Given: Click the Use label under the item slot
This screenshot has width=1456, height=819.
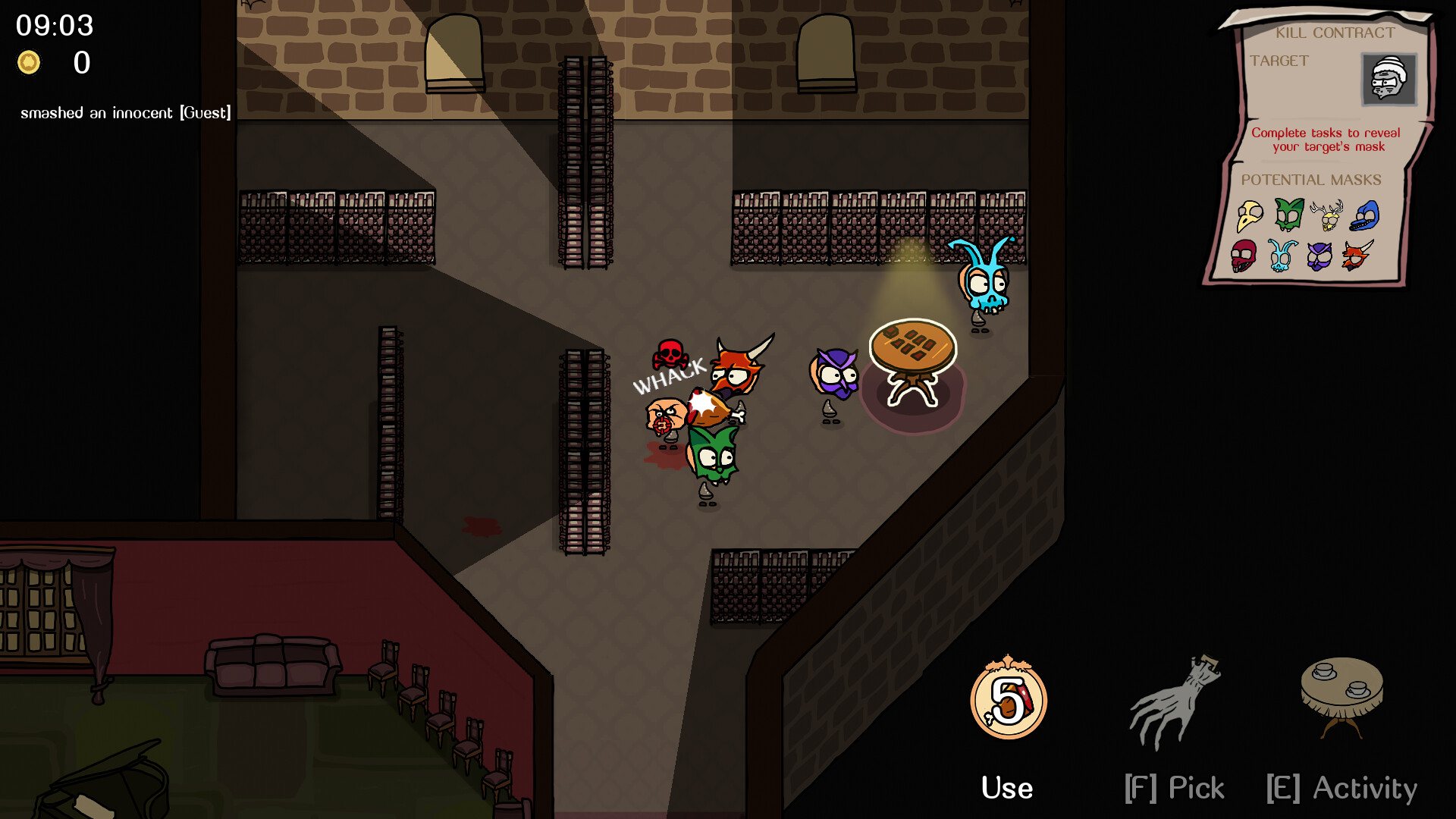Looking at the screenshot, I should [x=1007, y=787].
